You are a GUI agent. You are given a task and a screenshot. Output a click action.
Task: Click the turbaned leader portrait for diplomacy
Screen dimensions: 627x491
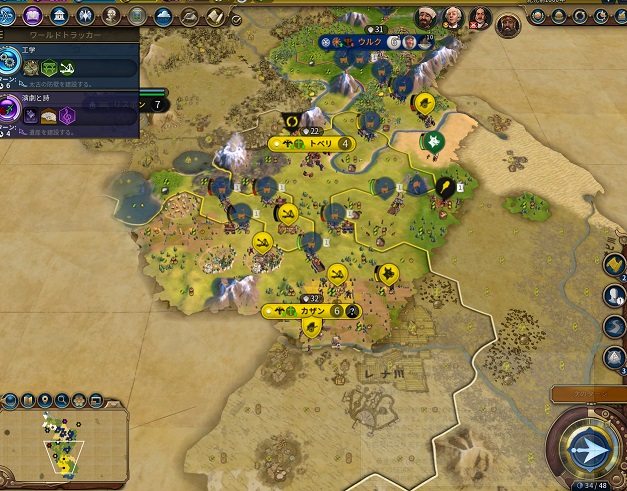[426, 18]
